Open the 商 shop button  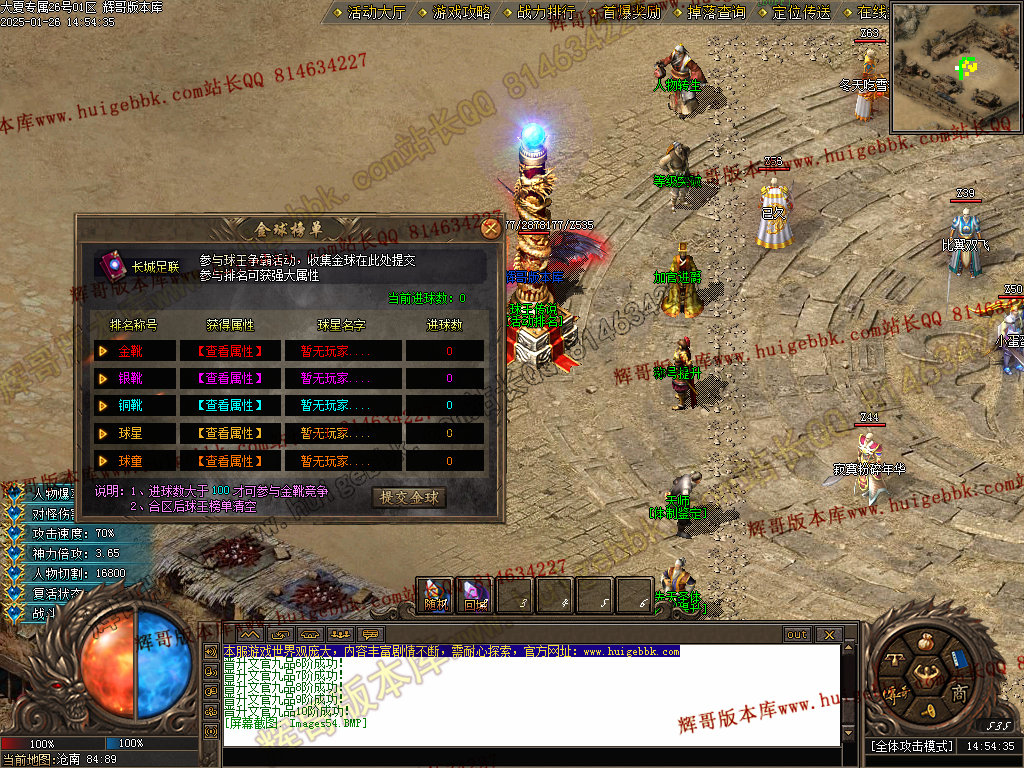(958, 693)
